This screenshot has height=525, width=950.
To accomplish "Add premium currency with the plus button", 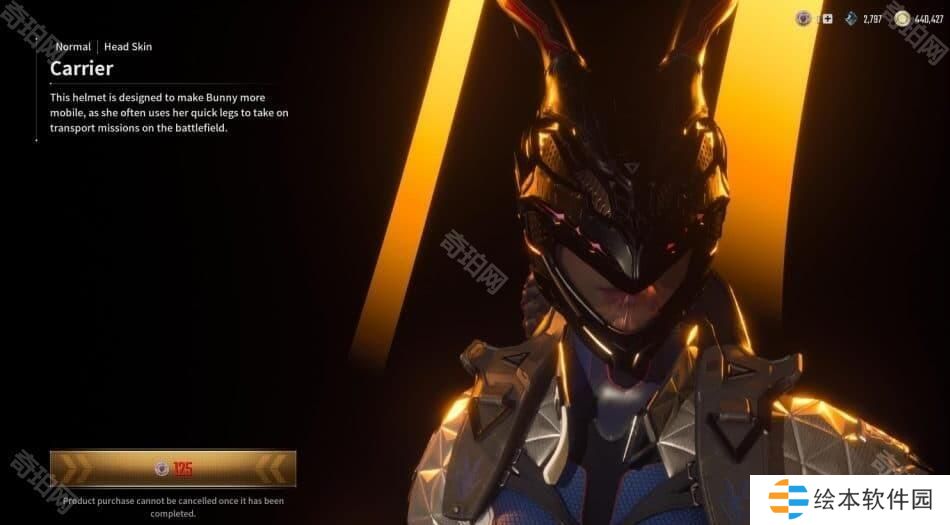I will click(827, 19).
